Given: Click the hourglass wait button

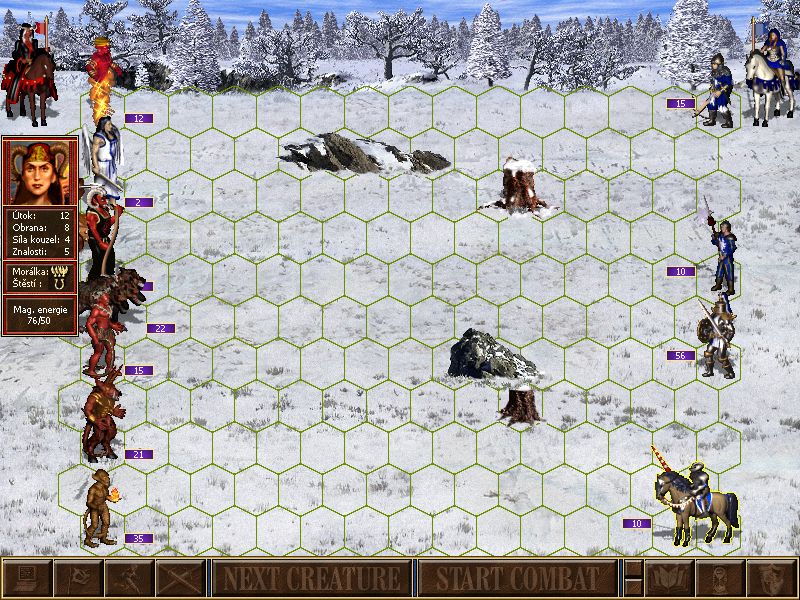Looking at the screenshot, I should tap(720, 578).
